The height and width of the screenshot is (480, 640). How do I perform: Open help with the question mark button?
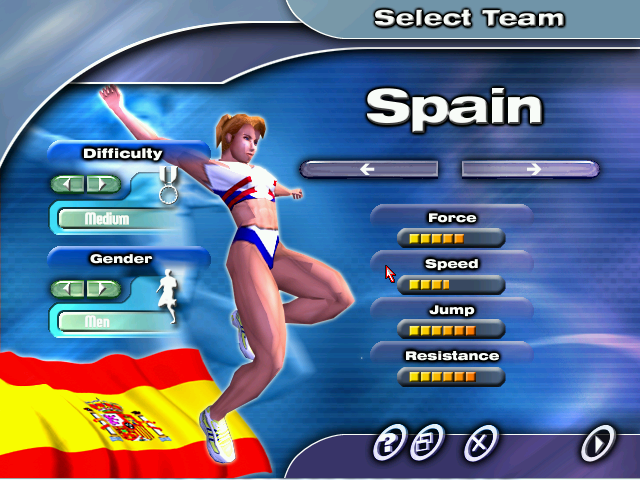click(x=388, y=441)
